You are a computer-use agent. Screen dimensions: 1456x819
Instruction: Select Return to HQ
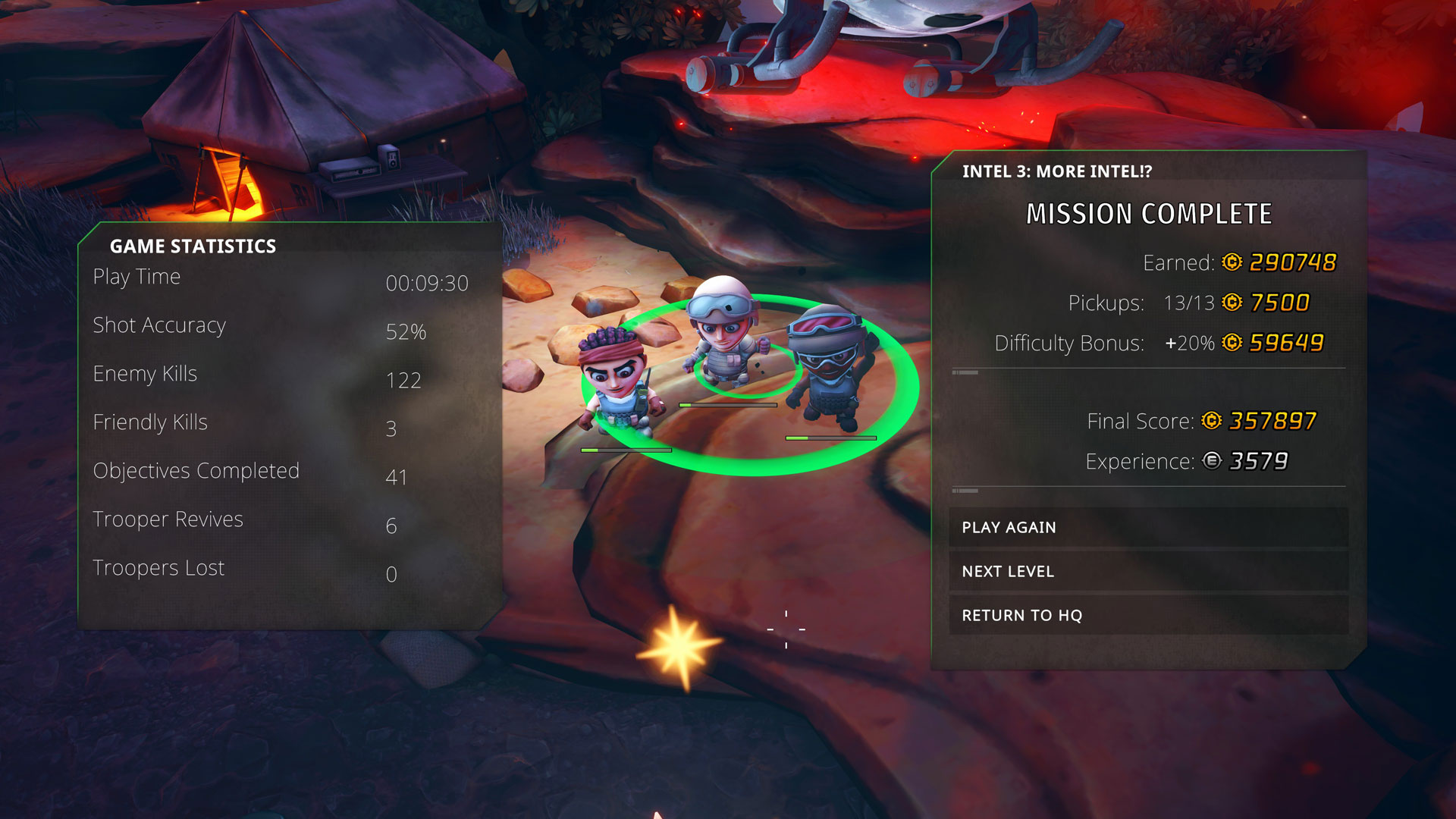[x=1148, y=615]
